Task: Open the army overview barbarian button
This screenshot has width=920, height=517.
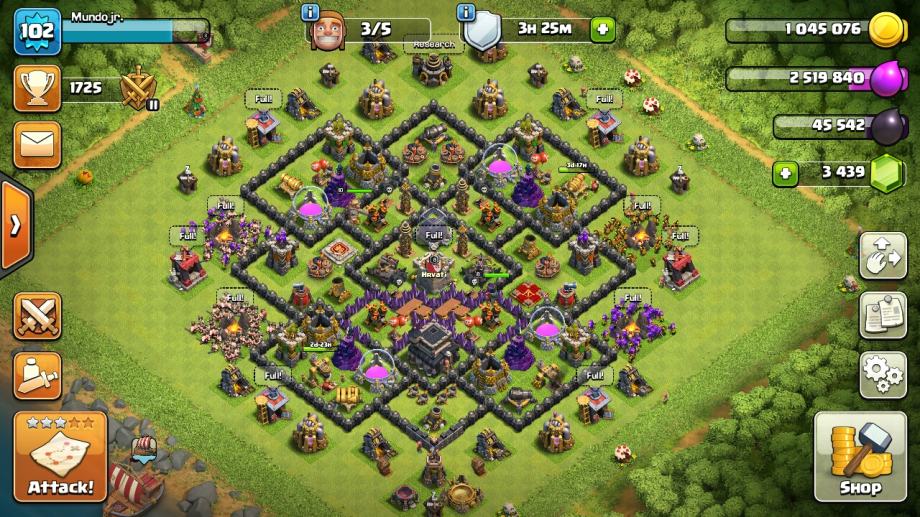Action: 37,375
